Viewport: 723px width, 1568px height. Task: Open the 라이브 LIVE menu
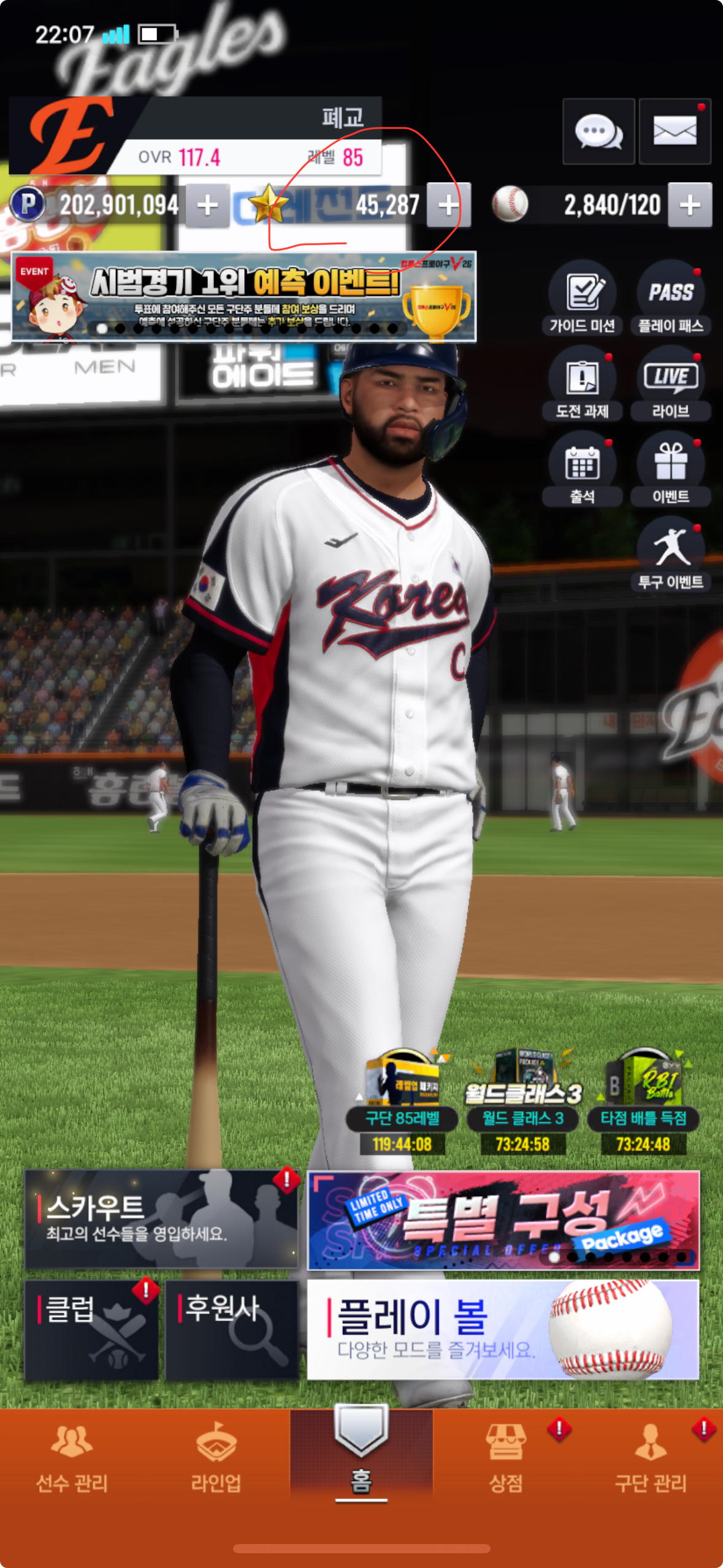pyautogui.click(x=671, y=384)
